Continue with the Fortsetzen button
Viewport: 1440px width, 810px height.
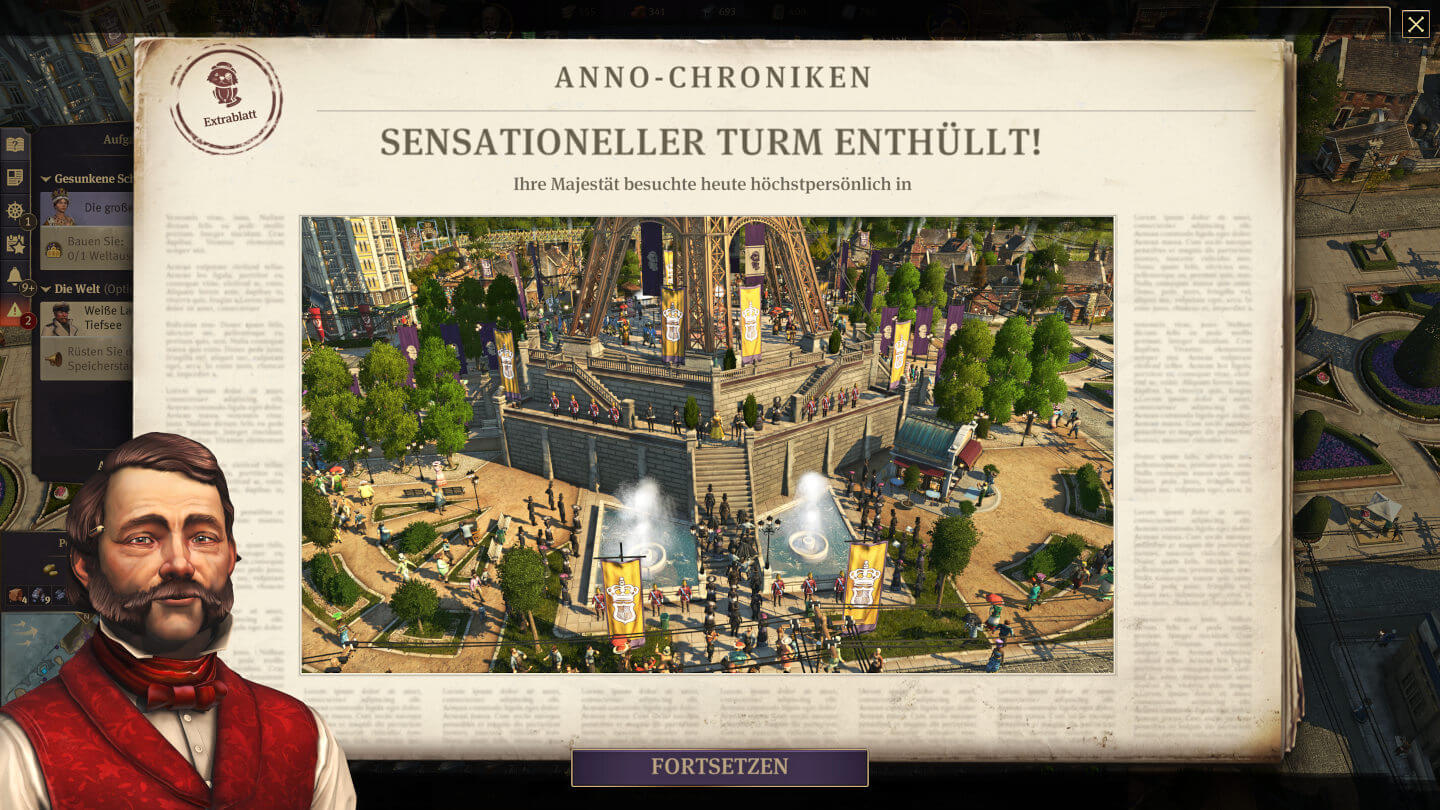pos(719,767)
